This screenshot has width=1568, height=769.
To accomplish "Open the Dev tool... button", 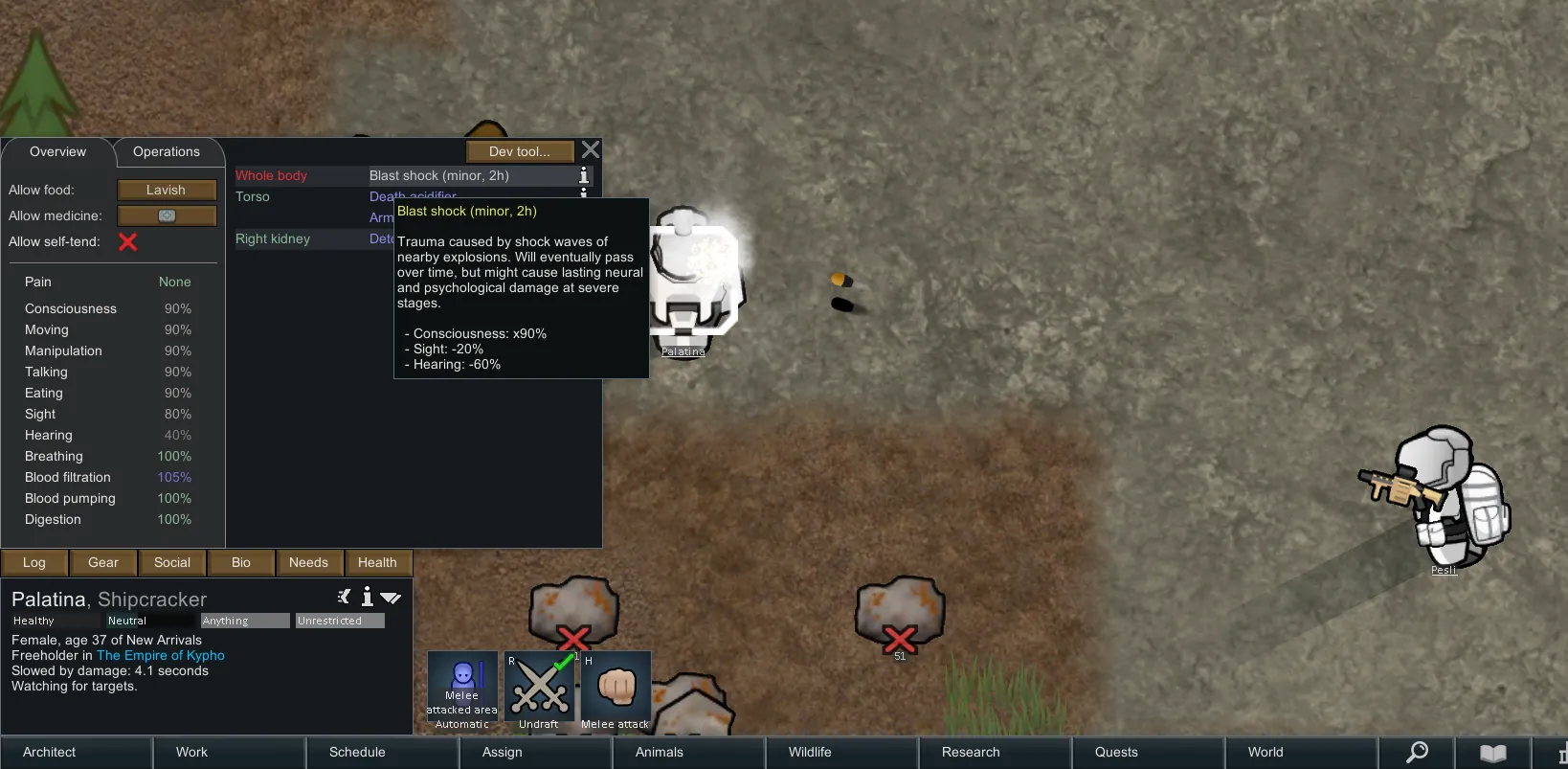I will [x=520, y=151].
